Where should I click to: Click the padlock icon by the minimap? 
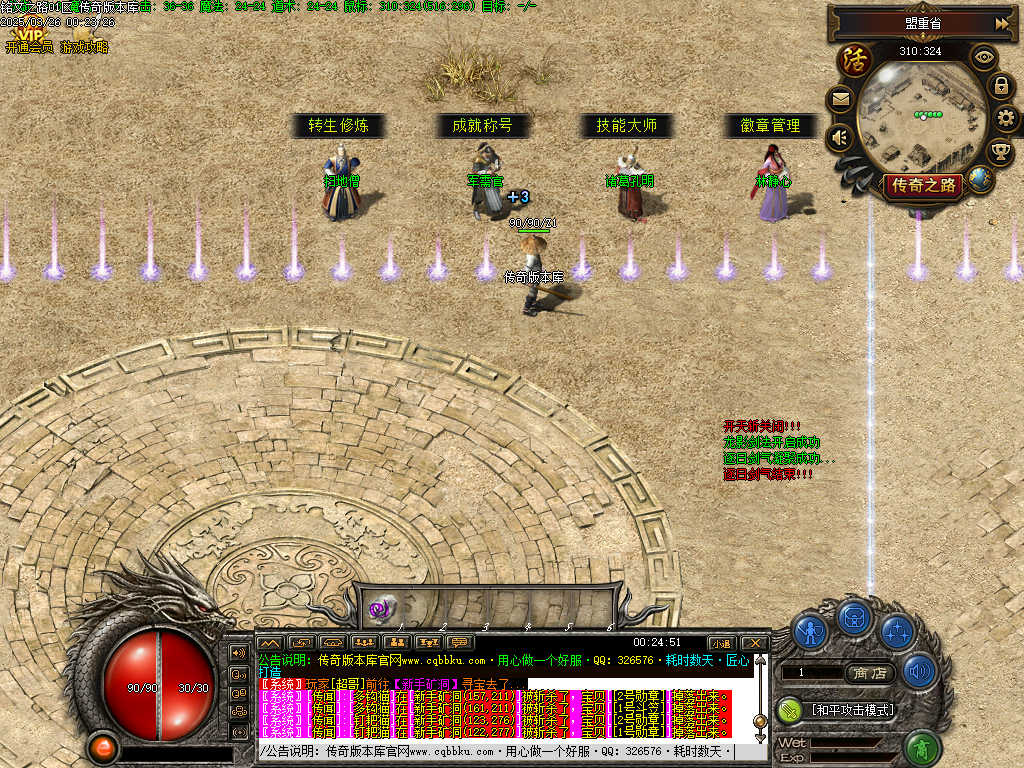pos(1000,86)
